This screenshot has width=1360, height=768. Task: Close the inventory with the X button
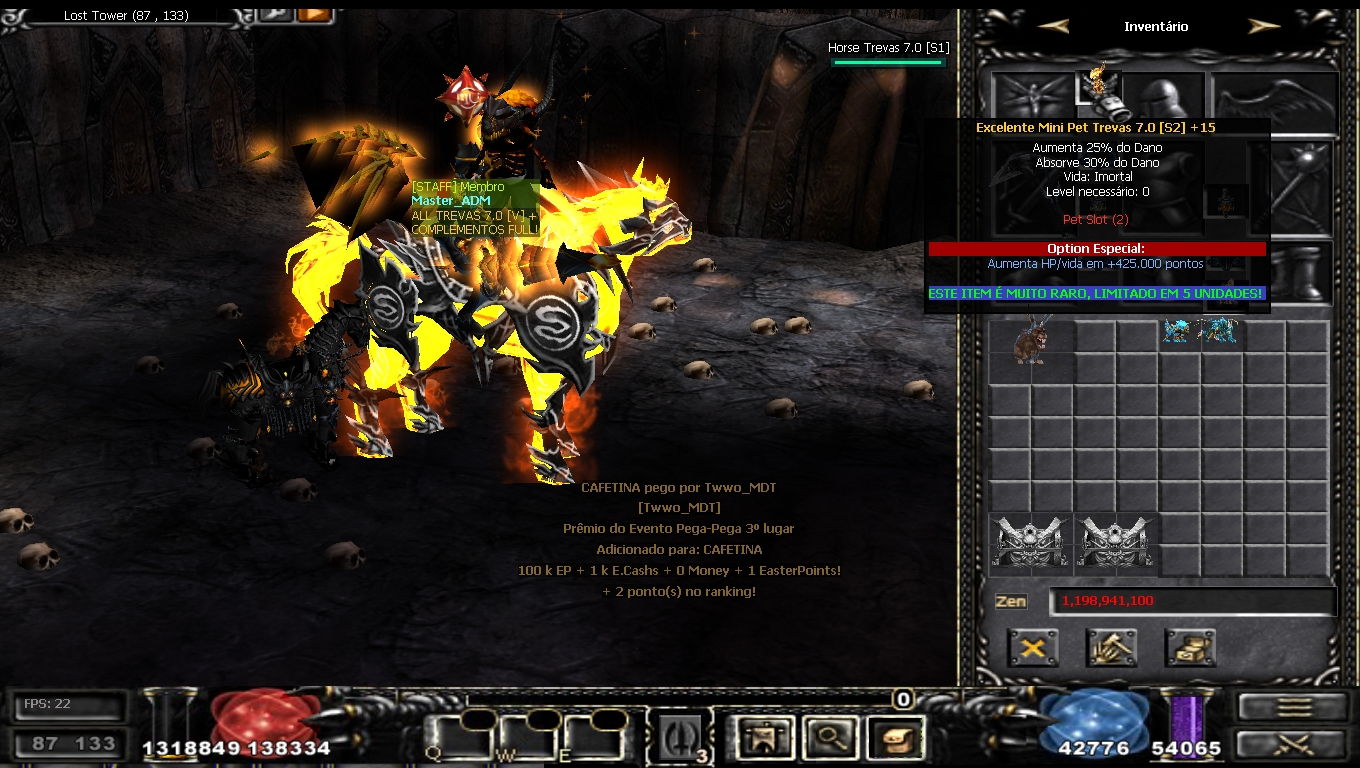coord(1033,648)
